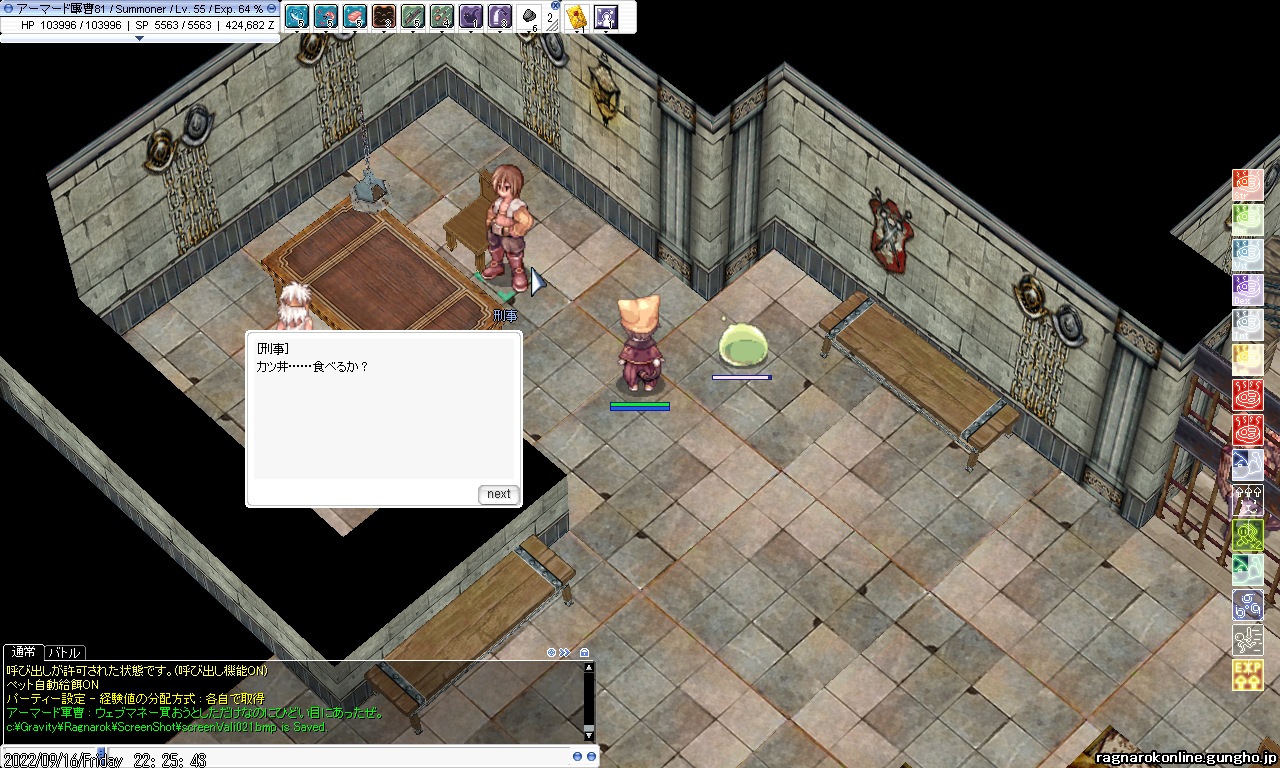Activate the purple arch skill slot
This screenshot has height=768, width=1280.
(499, 16)
